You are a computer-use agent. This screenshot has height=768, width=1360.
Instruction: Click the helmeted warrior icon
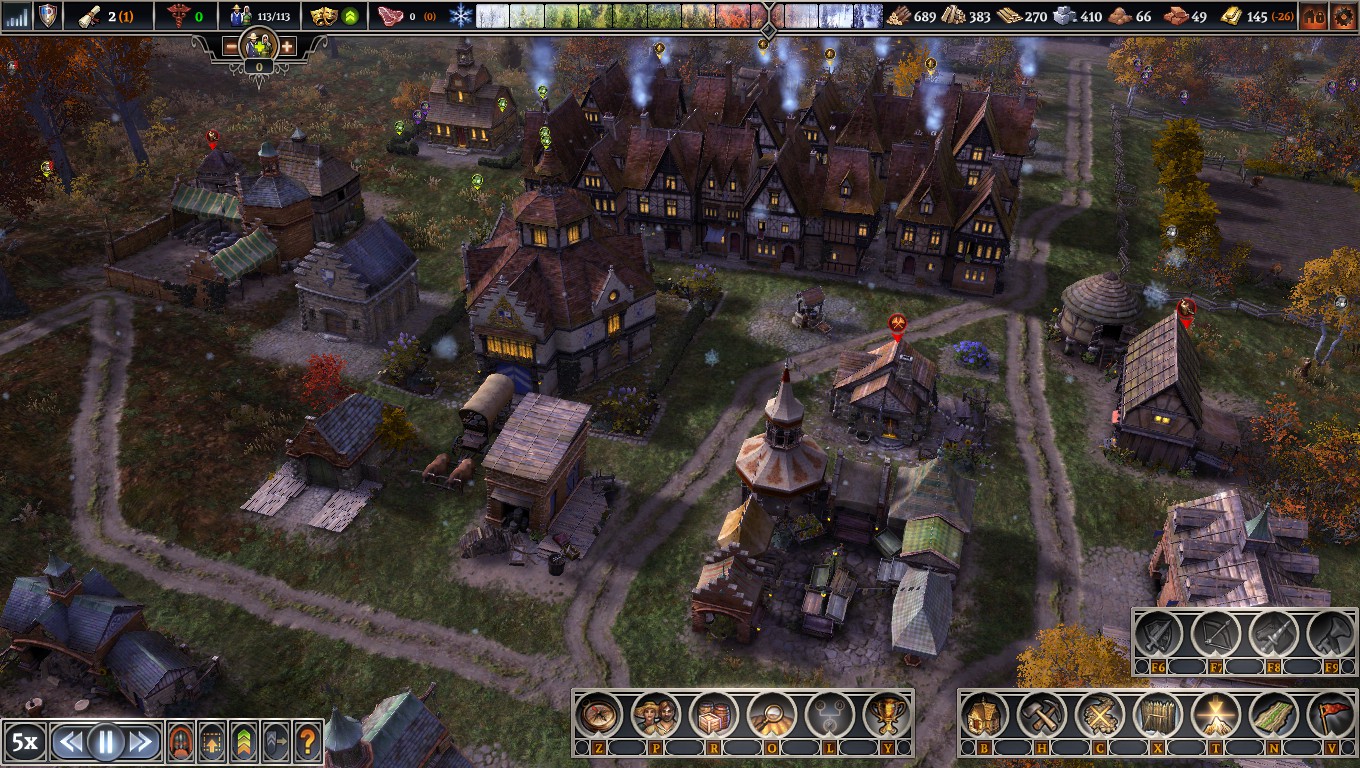coord(182,741)
